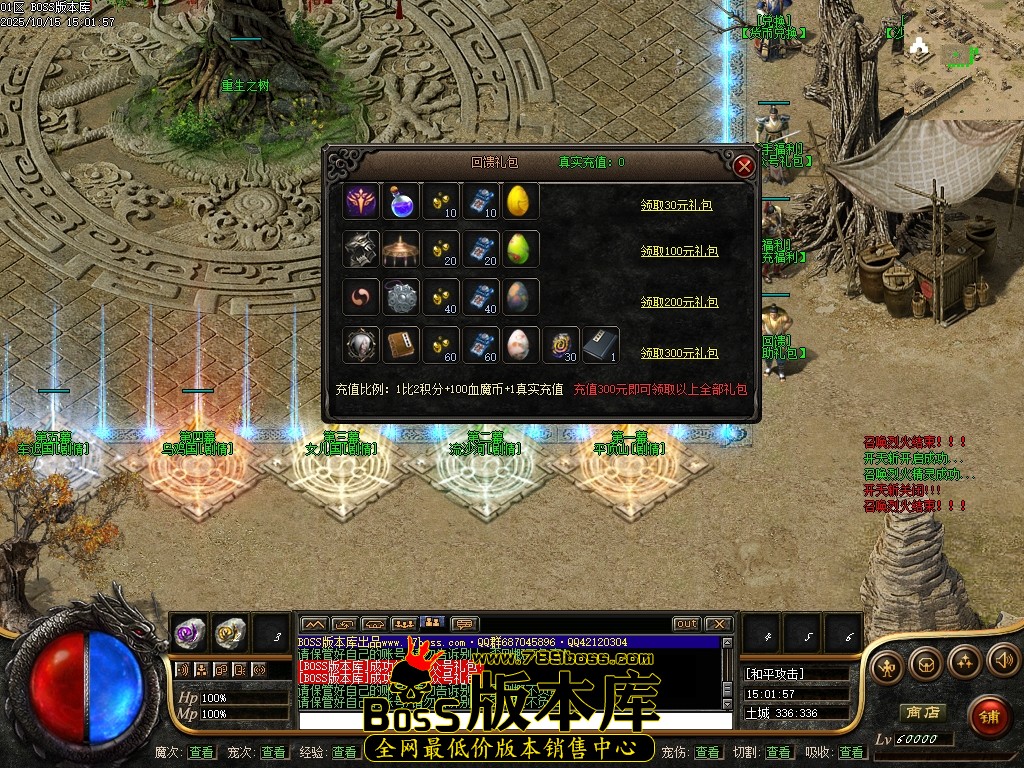This screenshot has height=768, width=1024.
Task: Claim the 领取300元礼包 reward
Action: coord(679,353)
